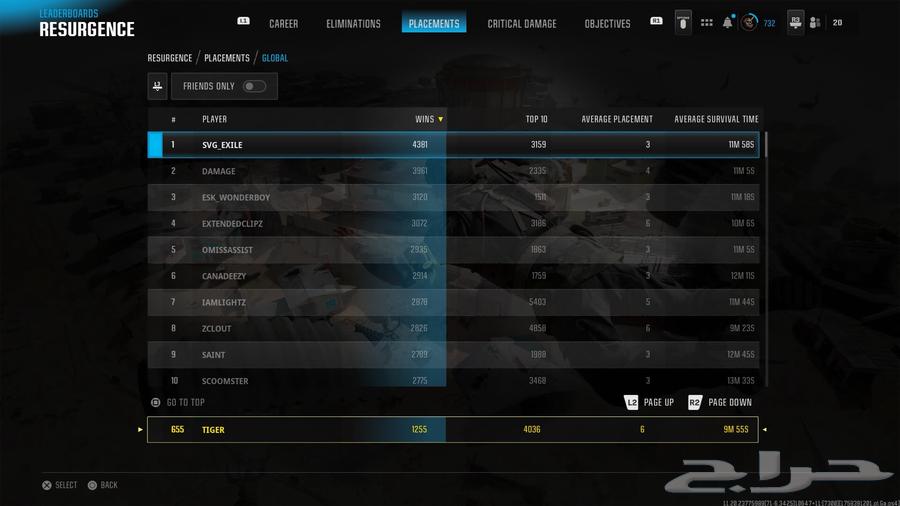The image size is (900, 506).
Task: Choose the ESK_WONDERBOY leaderboard row
Action: tap(453, 197)
